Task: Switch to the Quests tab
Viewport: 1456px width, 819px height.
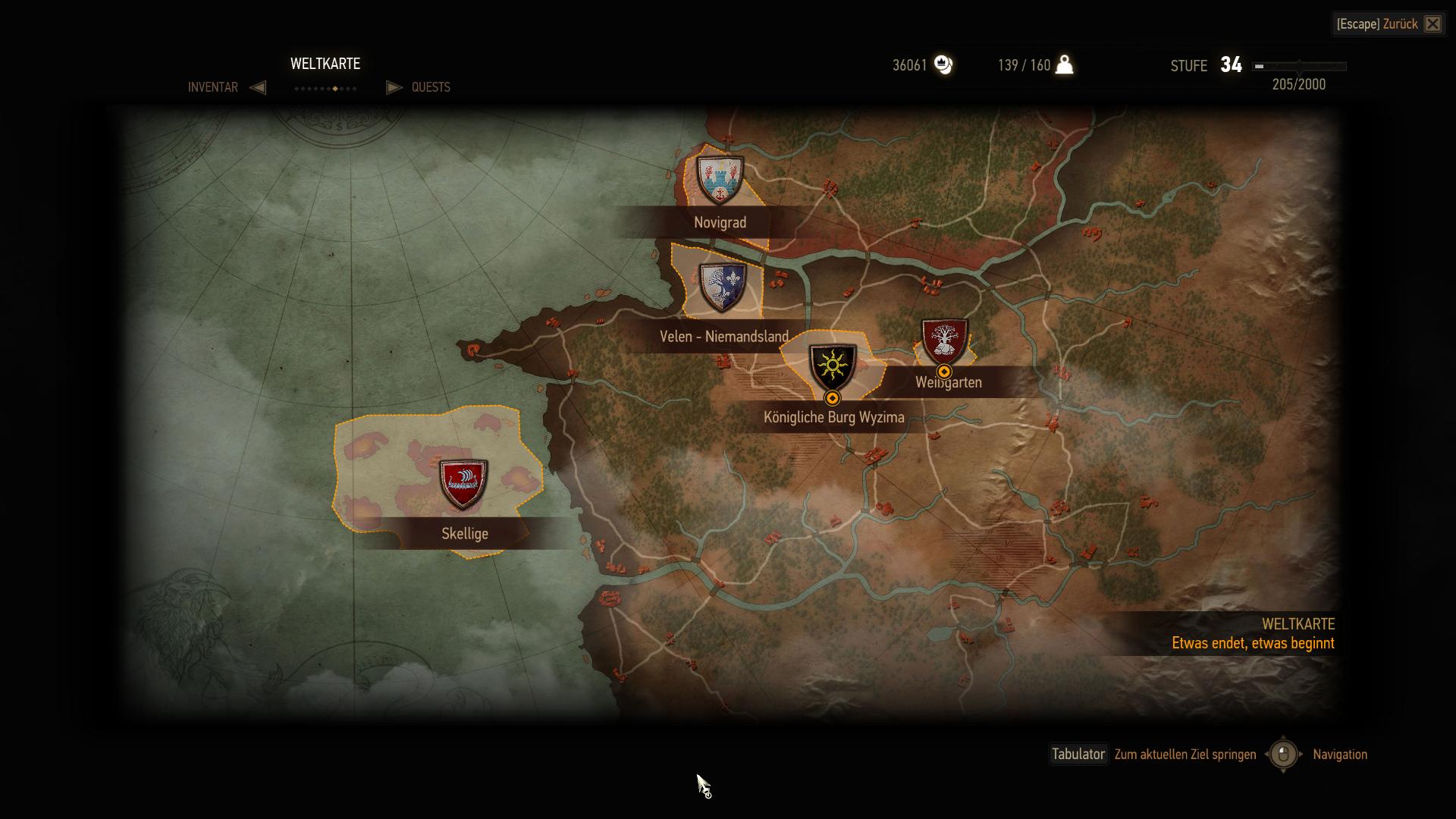Action: click(431, 87)
